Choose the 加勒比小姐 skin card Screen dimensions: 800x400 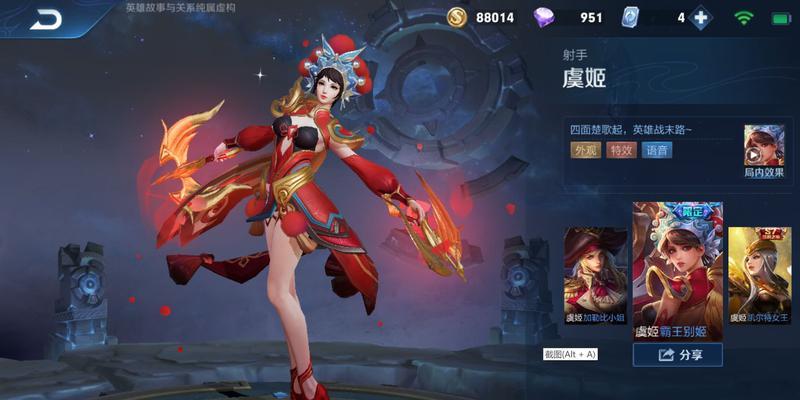[x=595, y=275]
